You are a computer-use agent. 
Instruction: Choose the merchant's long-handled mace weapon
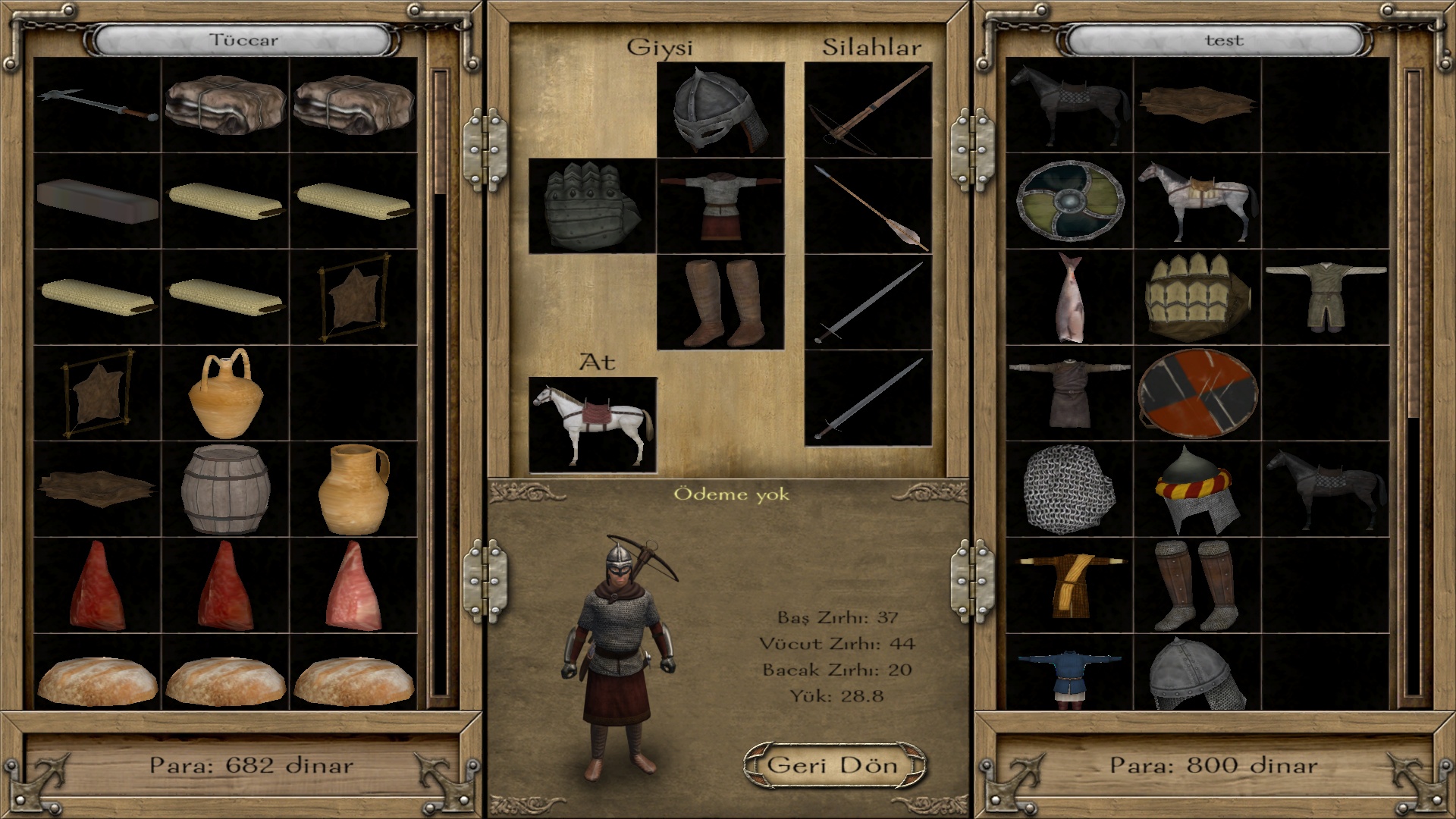97,106
